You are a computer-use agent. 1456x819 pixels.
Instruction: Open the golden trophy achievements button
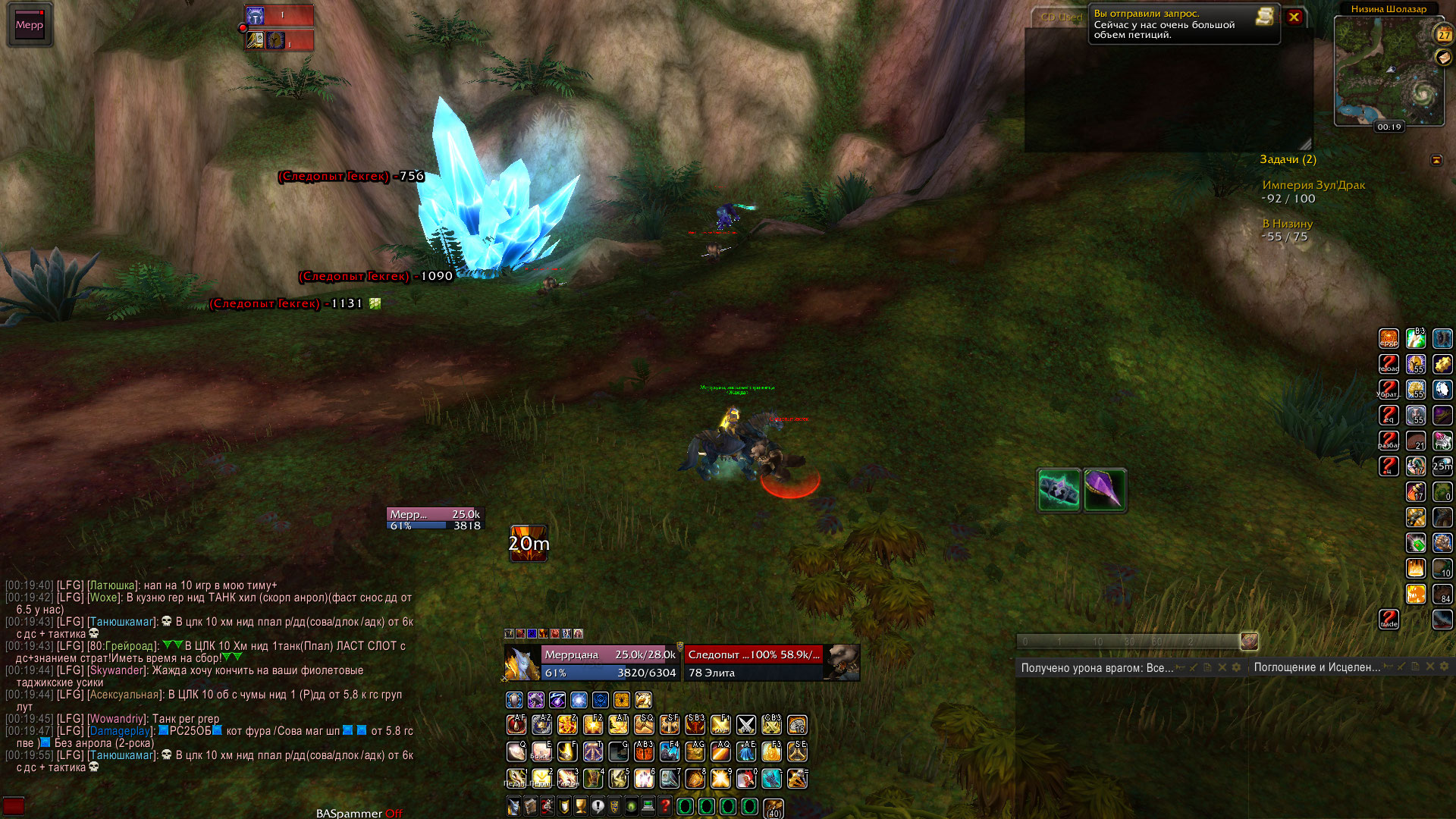pyautogui.click(x=581, y=806)
